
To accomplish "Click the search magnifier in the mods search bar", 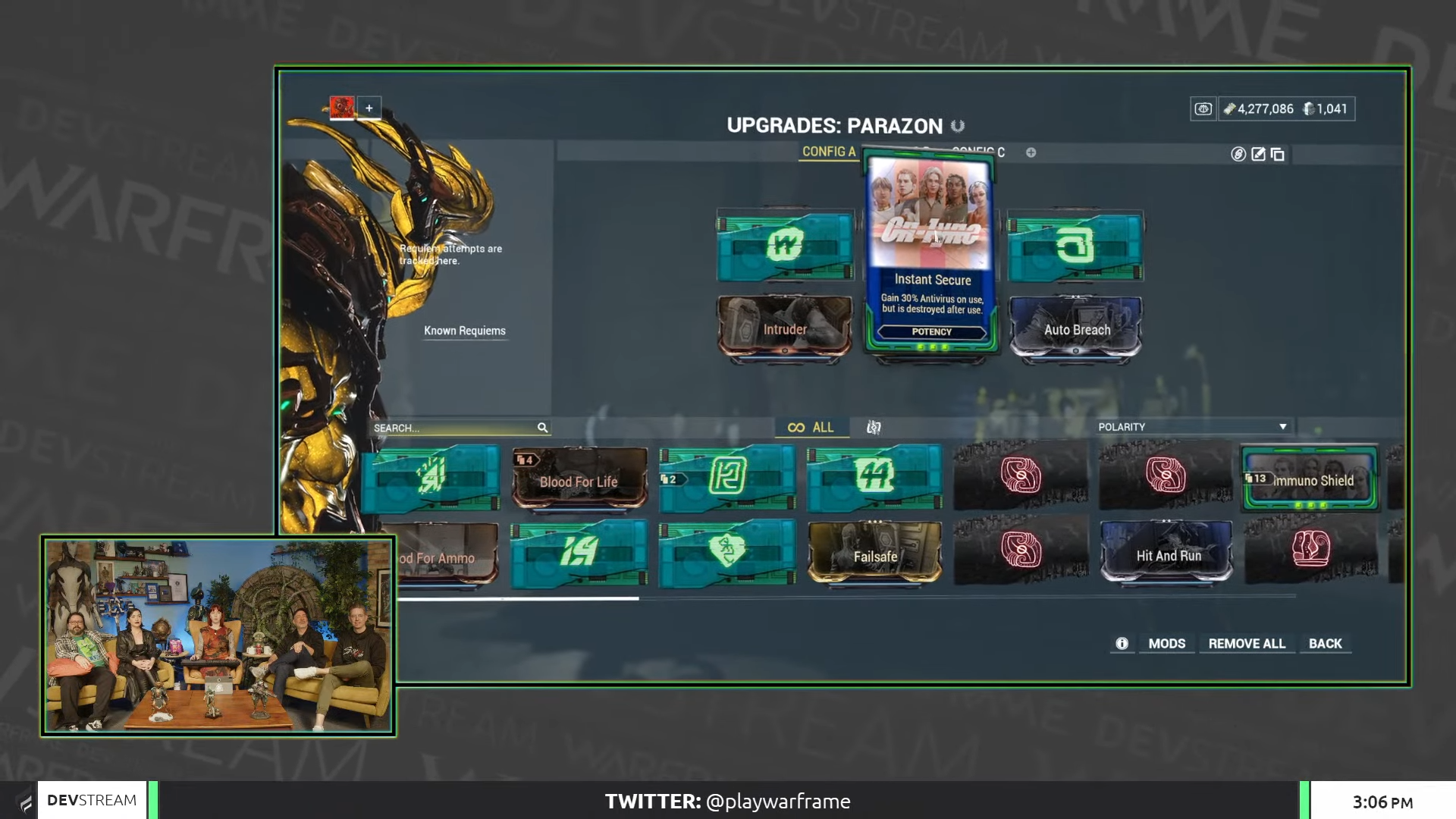I will (543, 428).
